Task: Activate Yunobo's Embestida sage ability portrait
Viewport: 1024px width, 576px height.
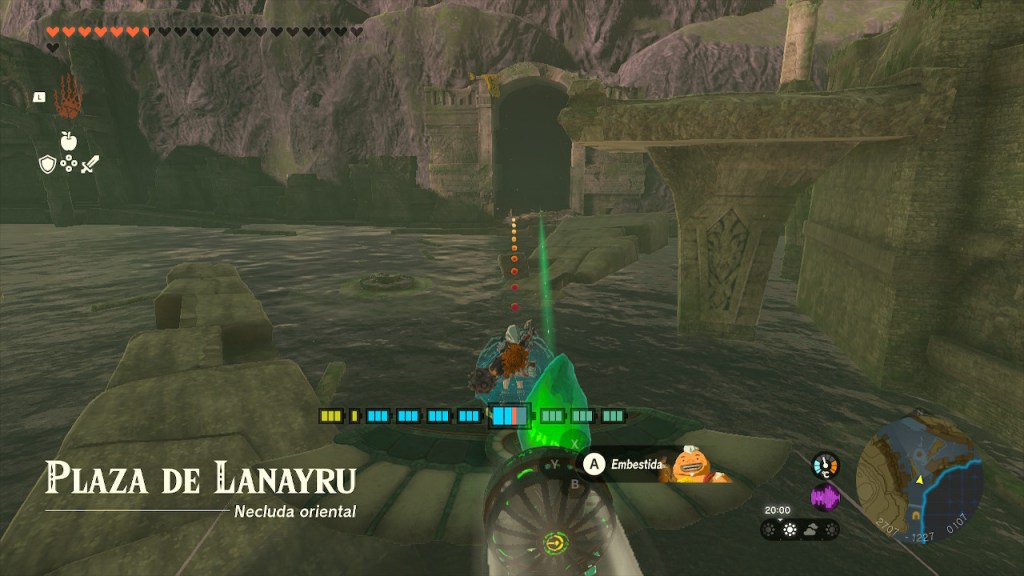Action: click(690, 464)
